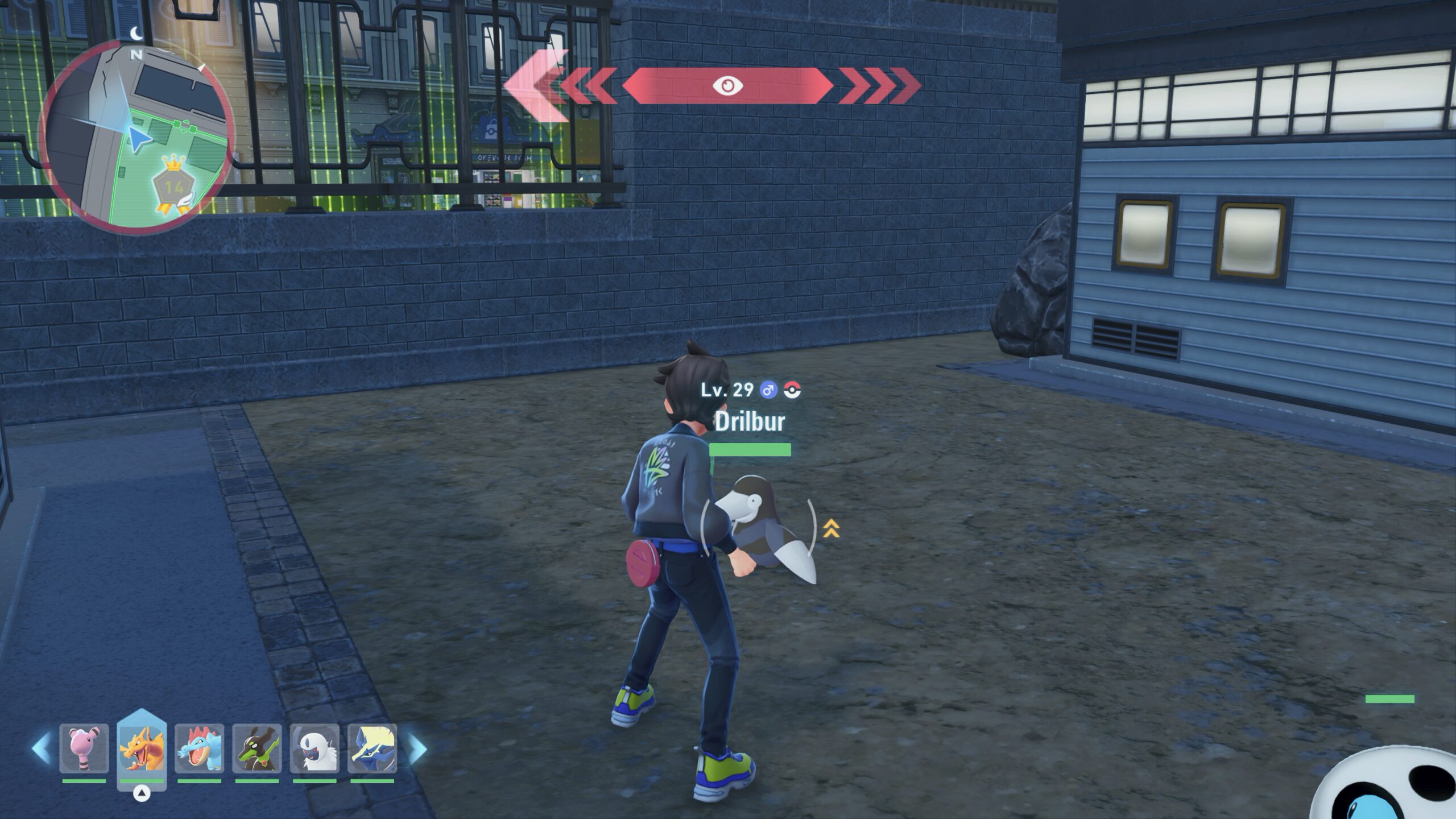Select Flaaffy in the party bar
This screenshot has width=1456, height=819.
[84, 748]
